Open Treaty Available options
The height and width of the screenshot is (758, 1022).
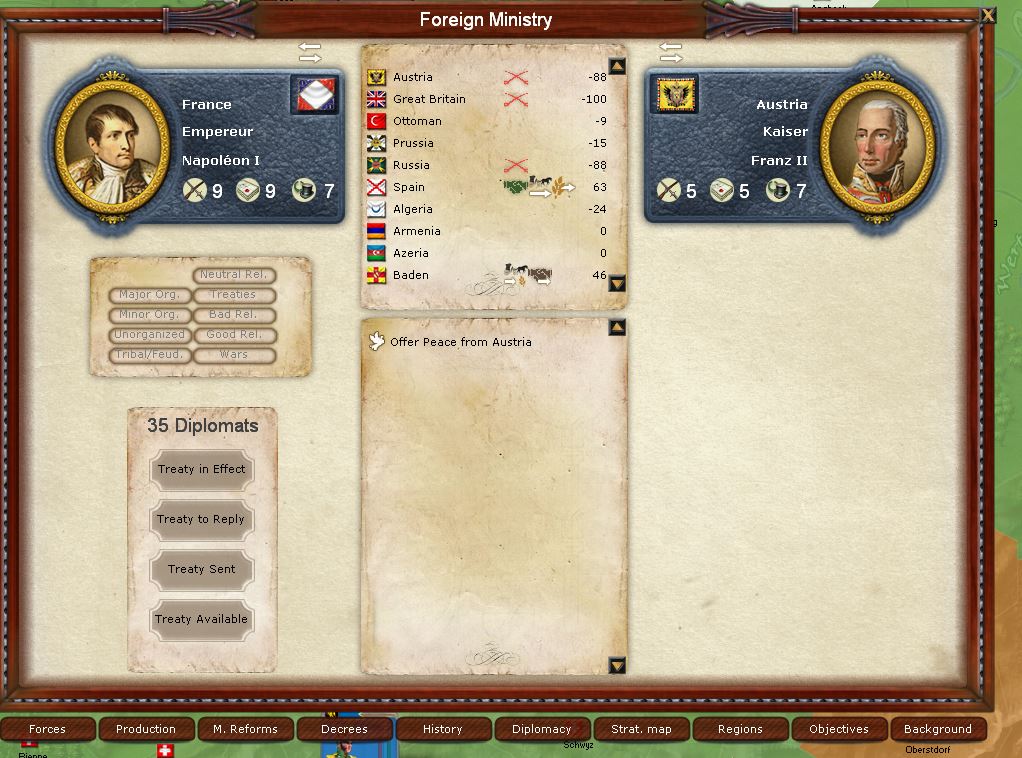[201, 620]
